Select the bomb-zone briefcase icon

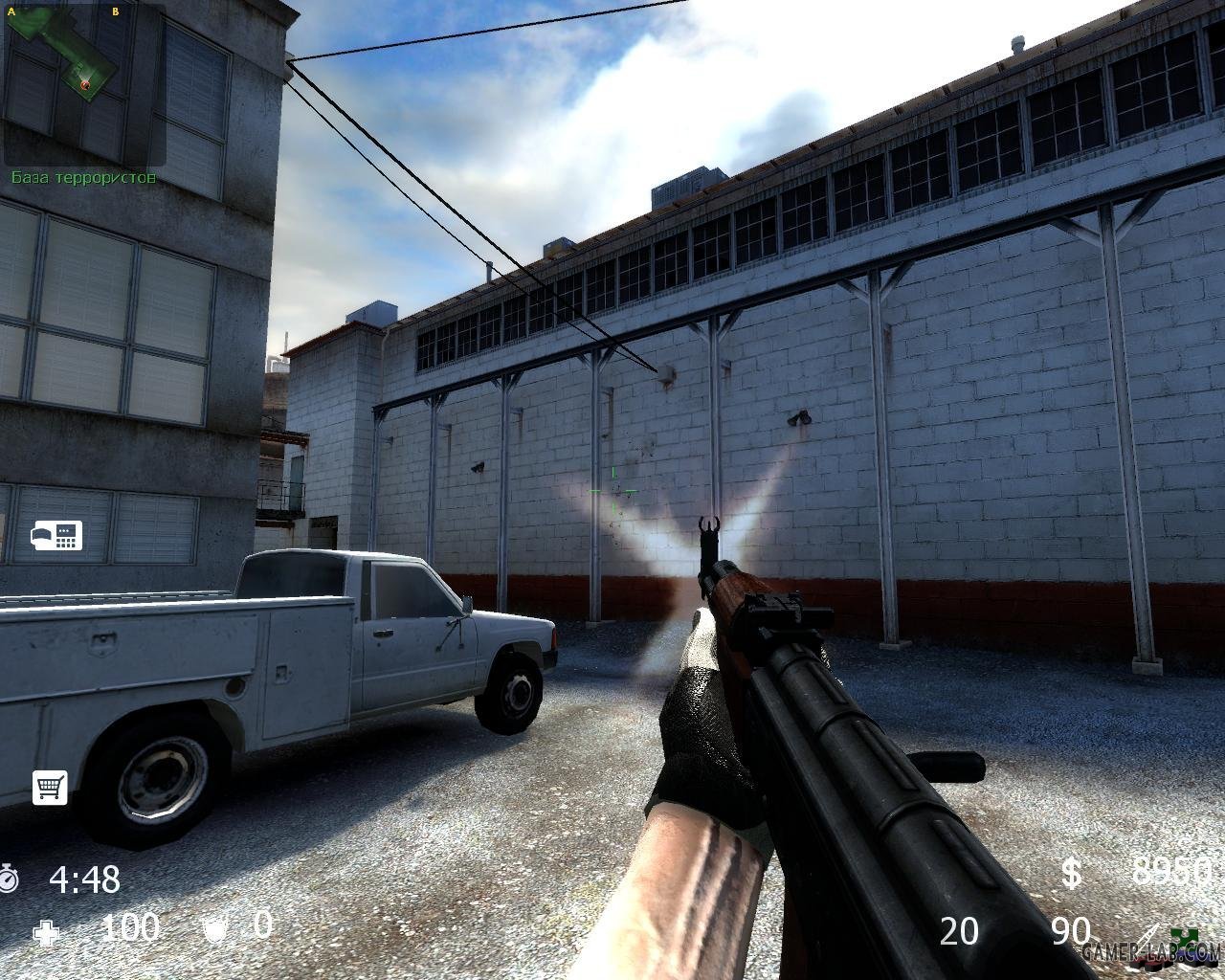click(56, 536)
